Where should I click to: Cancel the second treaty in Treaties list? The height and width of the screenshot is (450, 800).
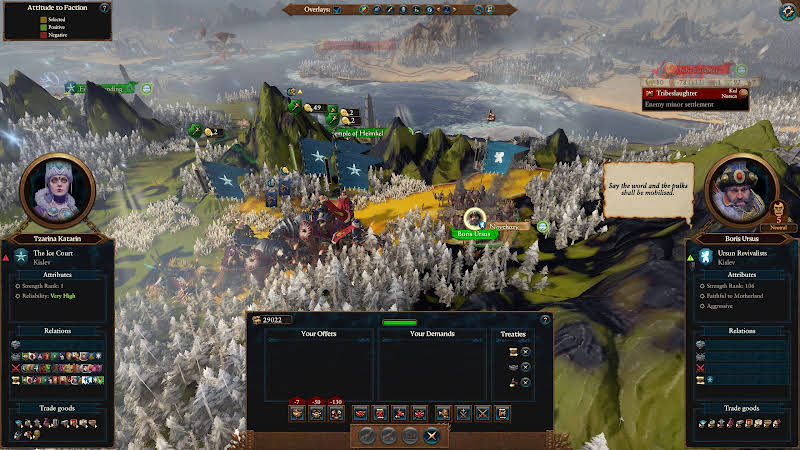pyautogui.click(x=526, y=367)
